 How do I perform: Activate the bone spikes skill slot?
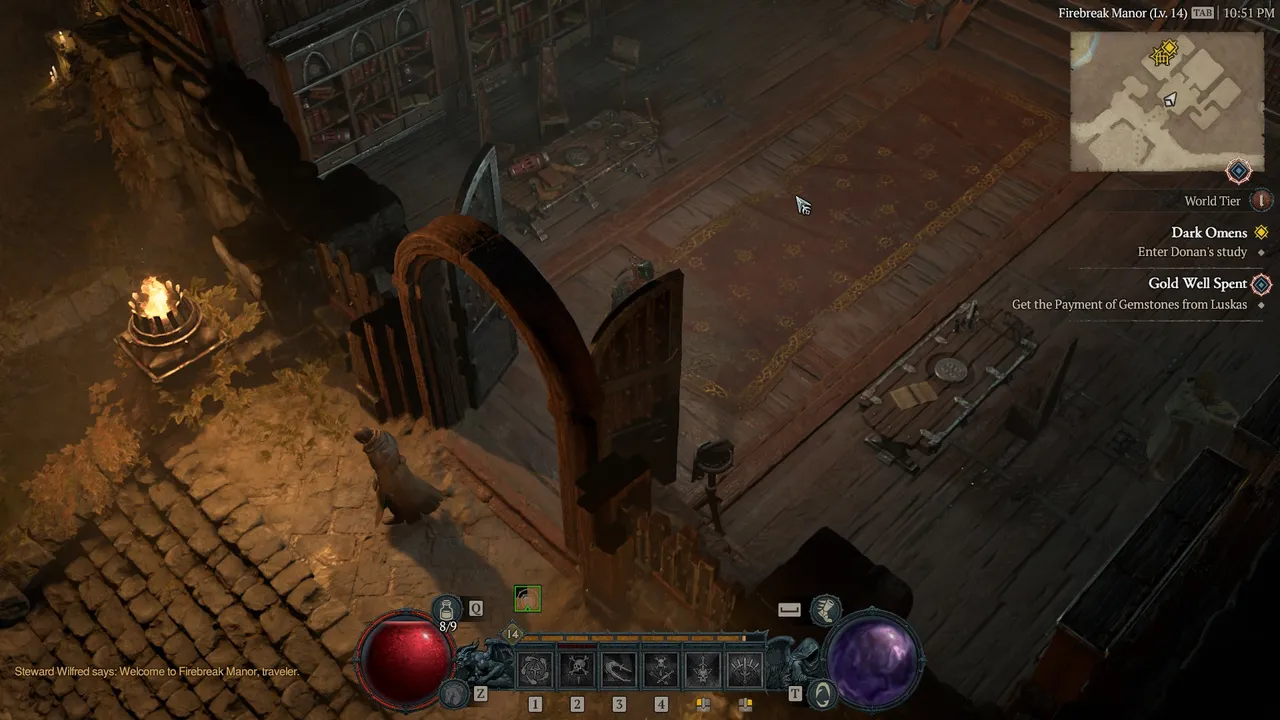coord(745,670)
